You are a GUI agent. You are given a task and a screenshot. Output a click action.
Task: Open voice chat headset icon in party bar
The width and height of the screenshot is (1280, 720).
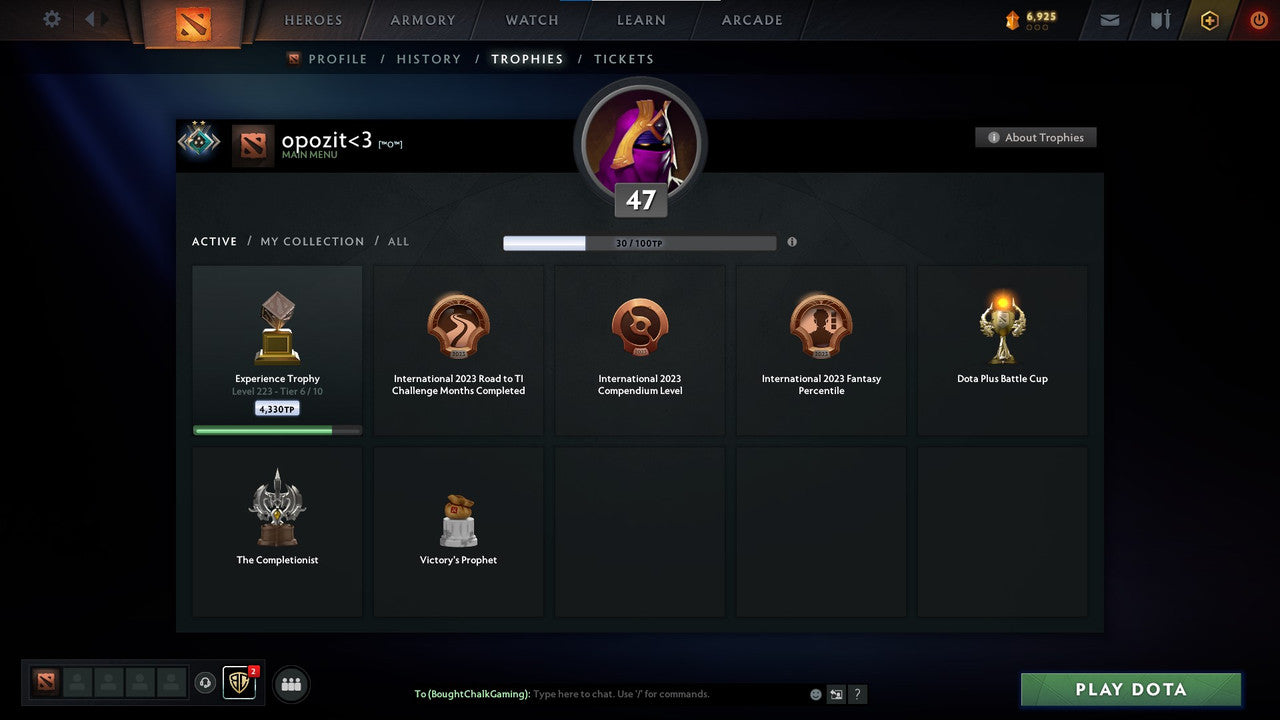point(207,683)
